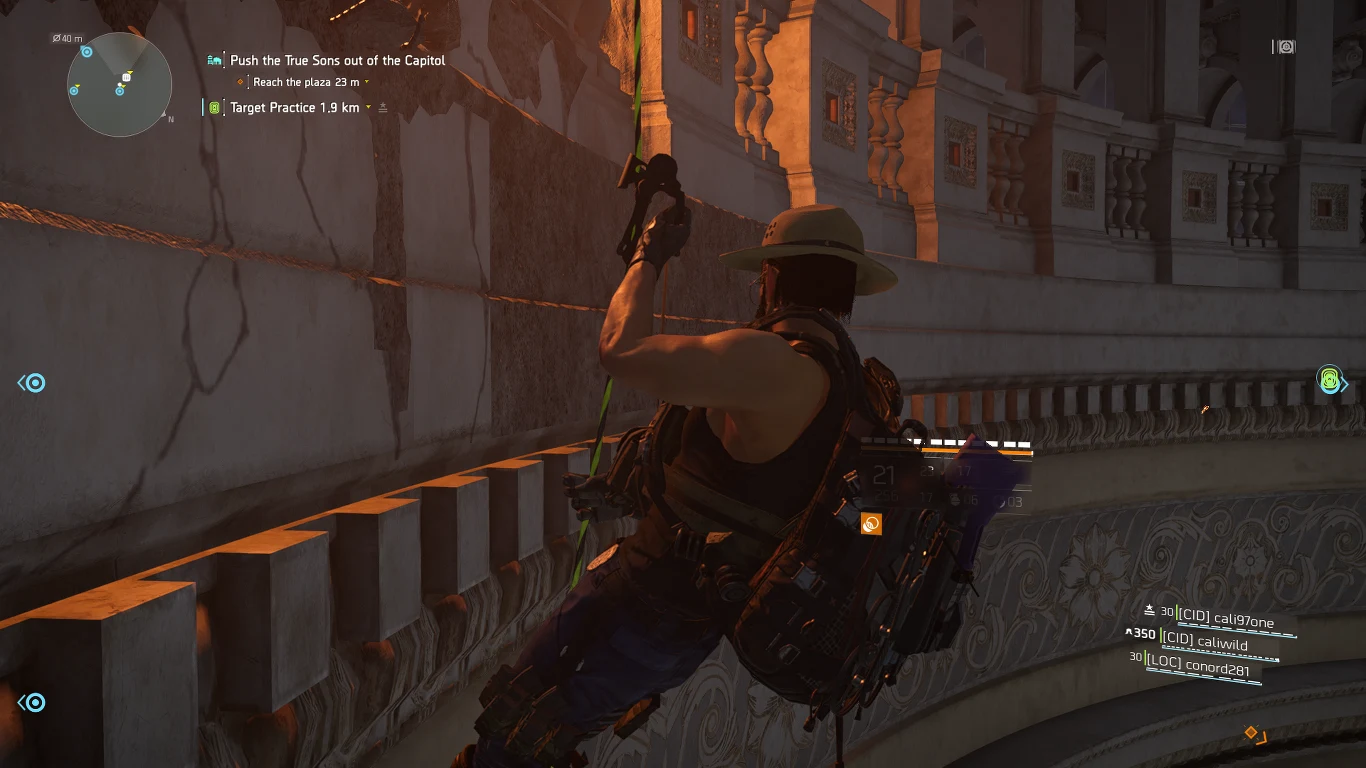Viewport: 1366px width, 768px height.
Task: Toggle the lower-left blue pulse skill
Action: click(x=31, y=703)
